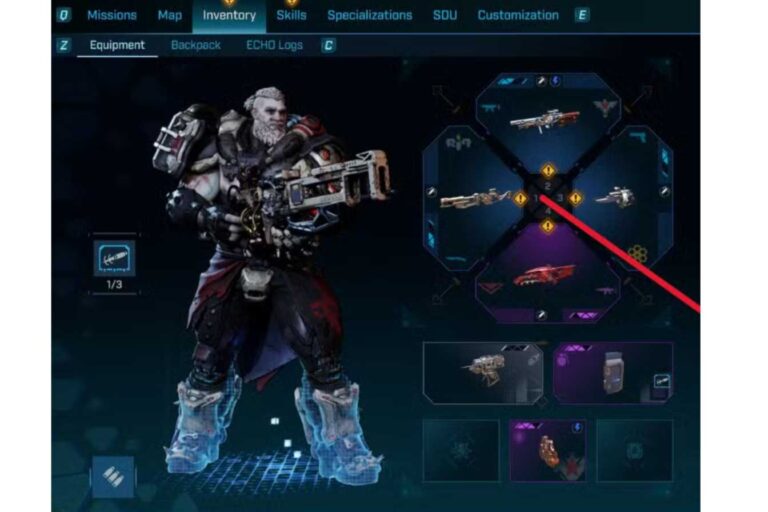Click the striped icon at bottom left
768x512 pixels.
tap(113, 476)
